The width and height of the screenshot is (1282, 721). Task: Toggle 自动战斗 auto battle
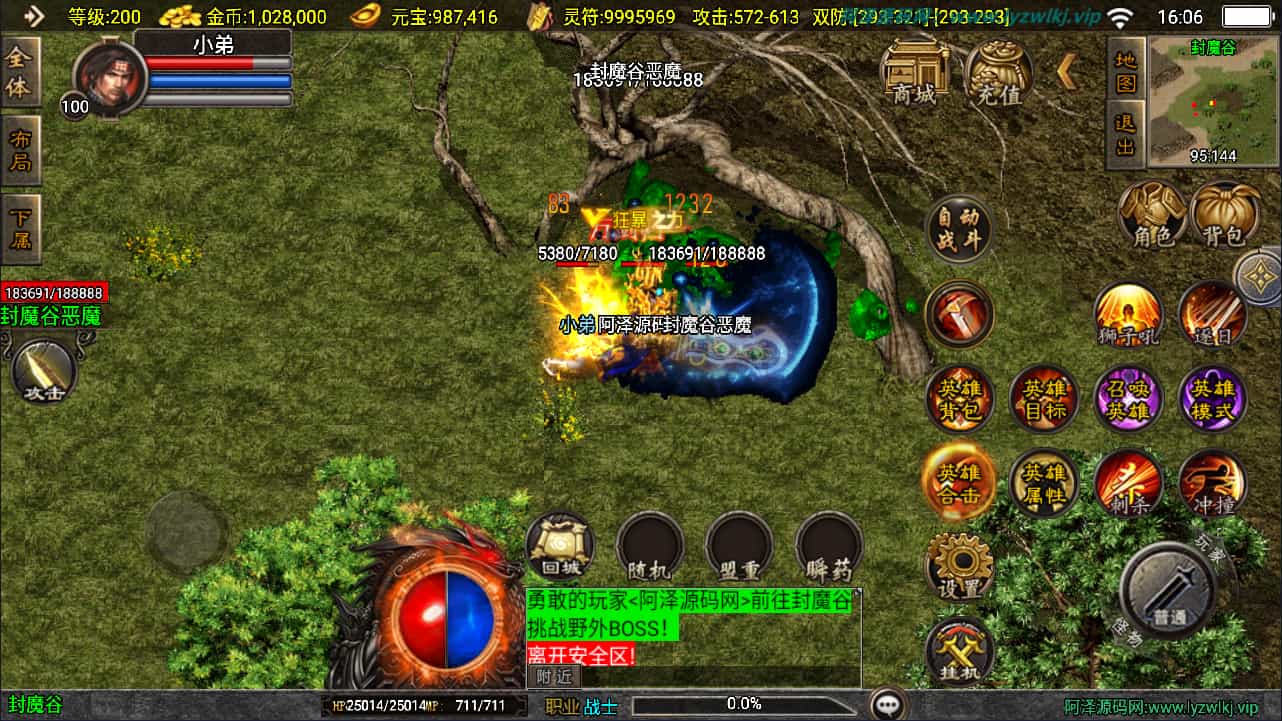click(x=959, y=228)
